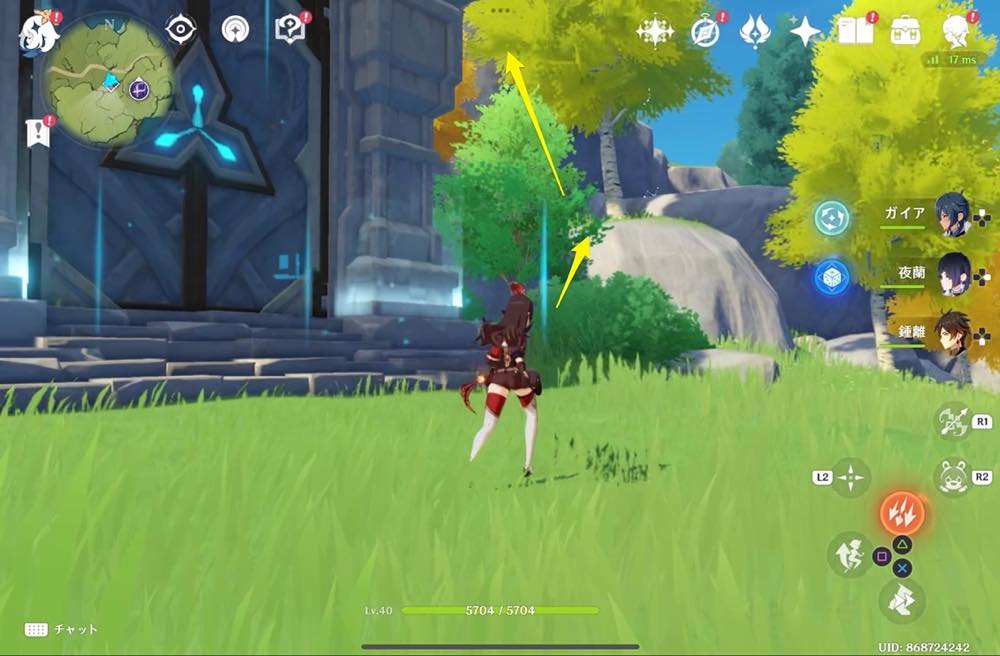This screenshot has height=656, width=1000.
Task: Open the winged battle pass icon
Action: (x=754, y=31)
